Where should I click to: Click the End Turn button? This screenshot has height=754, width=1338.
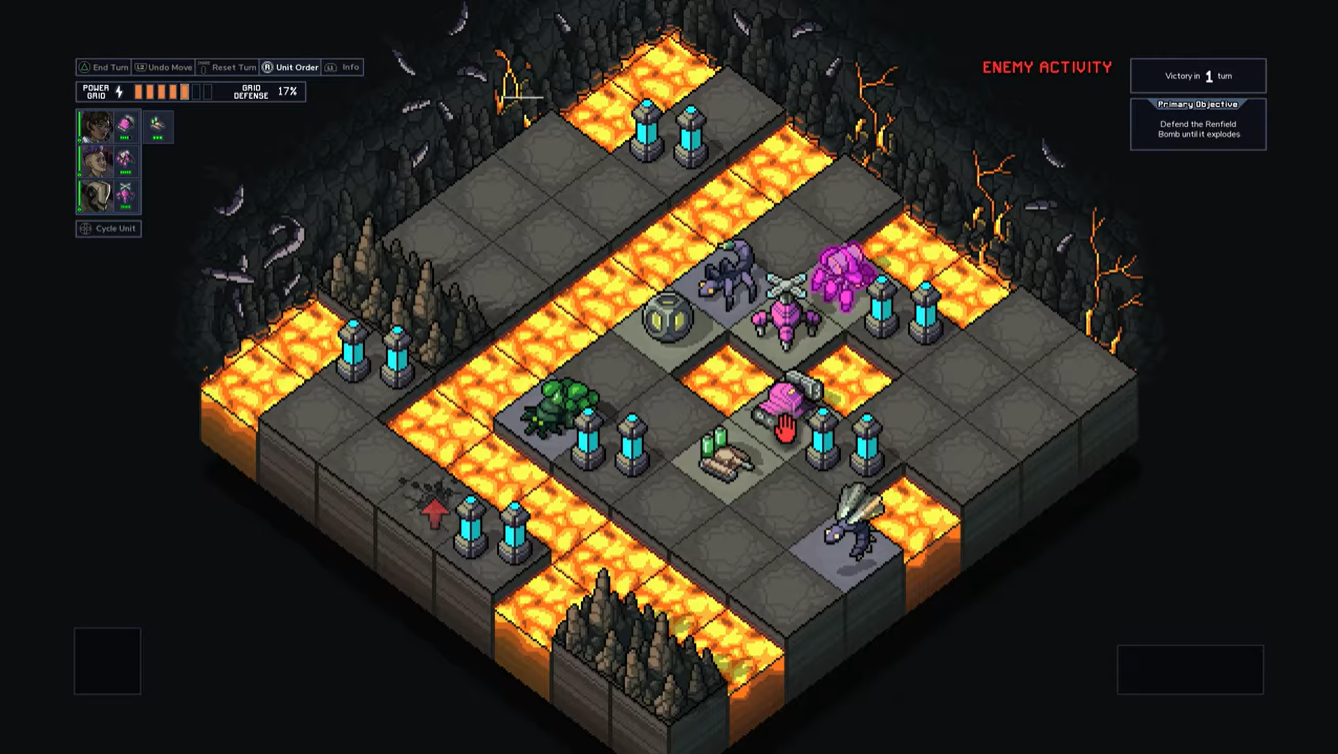(104, 67)
